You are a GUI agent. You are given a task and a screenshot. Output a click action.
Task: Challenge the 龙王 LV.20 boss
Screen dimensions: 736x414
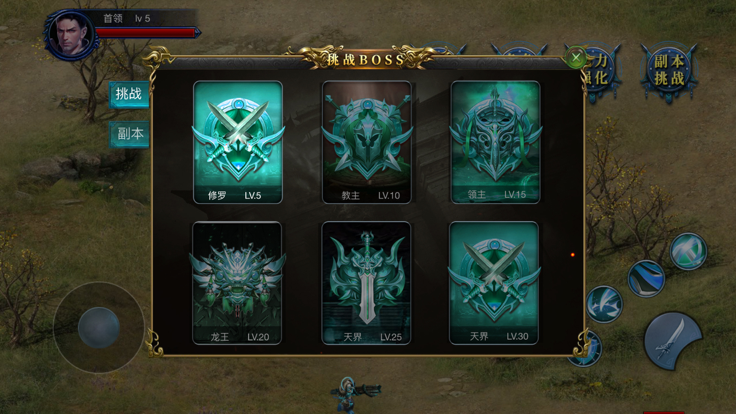(238, 284)
